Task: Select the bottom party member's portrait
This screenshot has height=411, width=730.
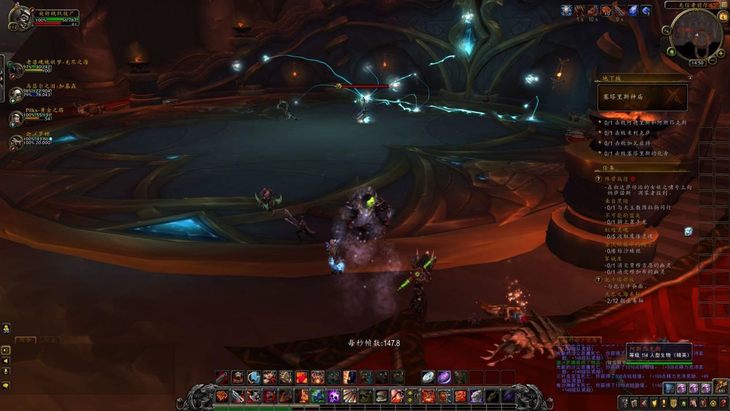Action: pos(15,142)
